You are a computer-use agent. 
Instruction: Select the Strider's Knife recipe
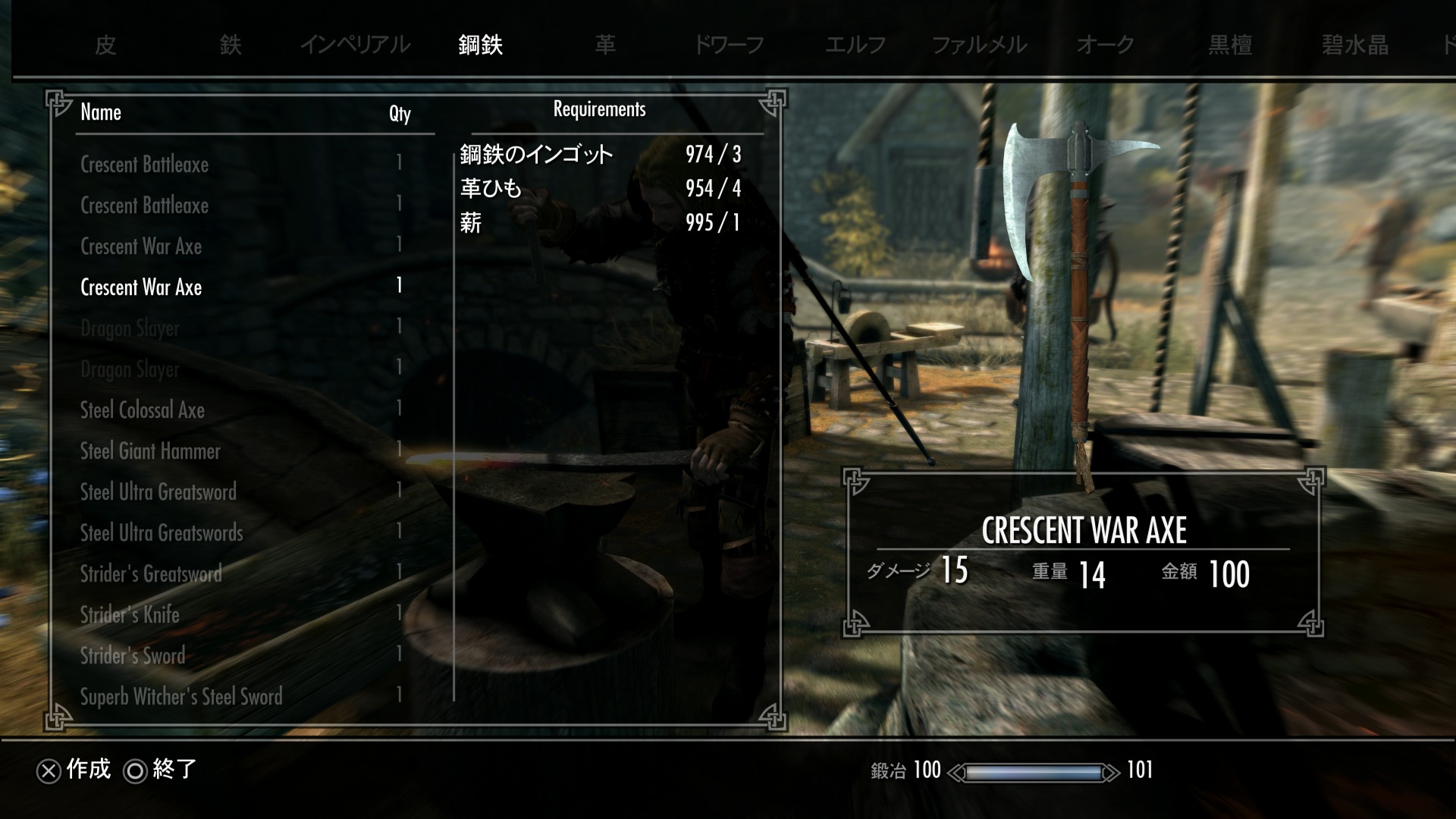coord(130,615)
